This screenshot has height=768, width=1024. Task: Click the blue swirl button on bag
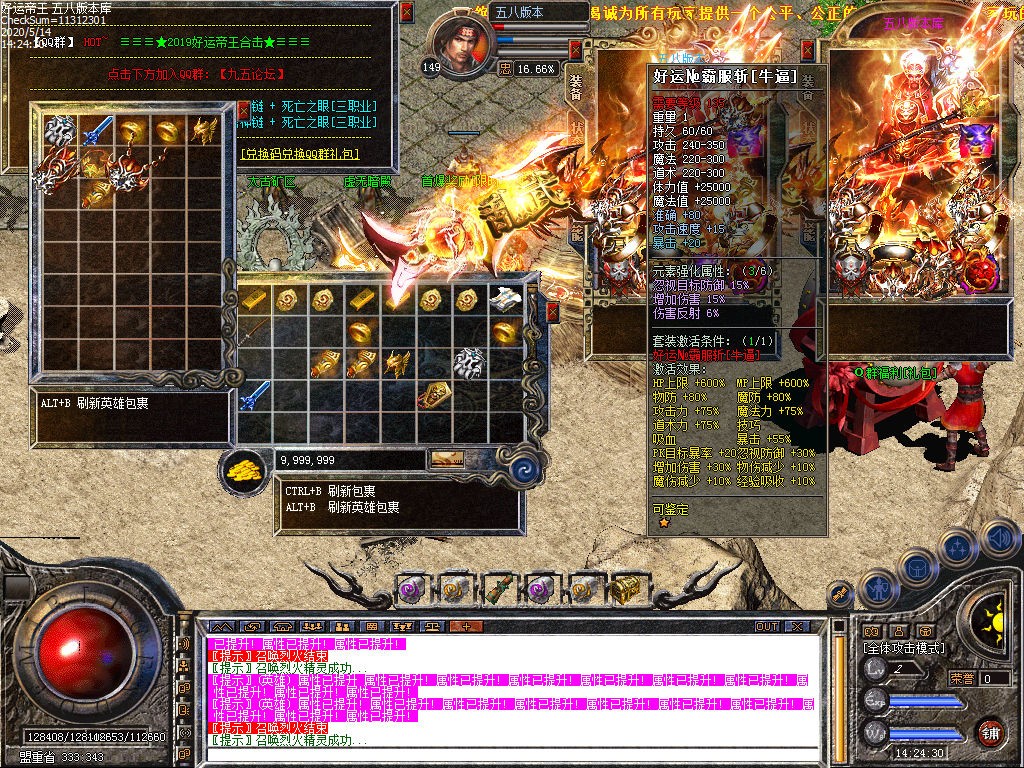click(526, 470)
